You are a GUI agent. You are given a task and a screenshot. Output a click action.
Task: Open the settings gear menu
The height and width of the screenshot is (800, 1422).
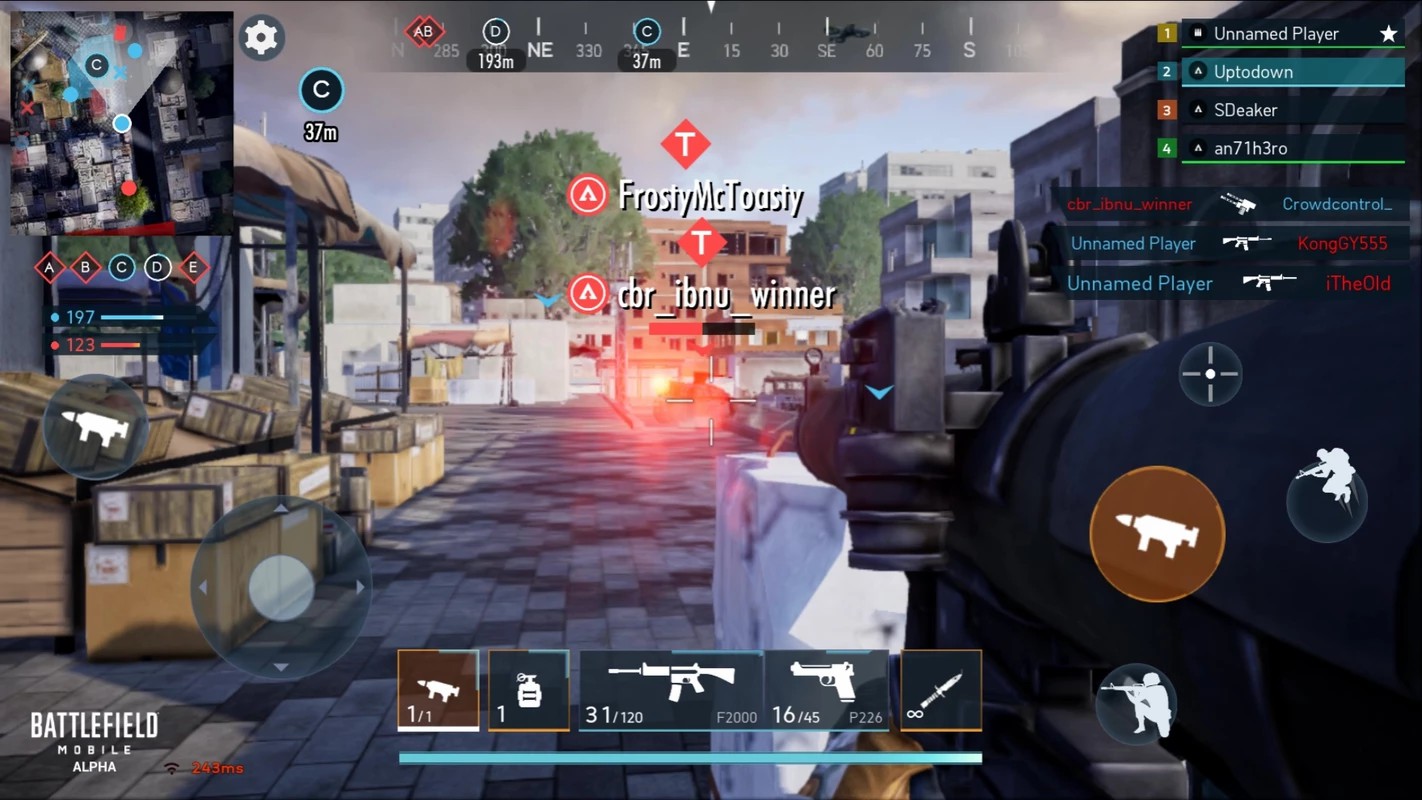click(x=261, y=38)
